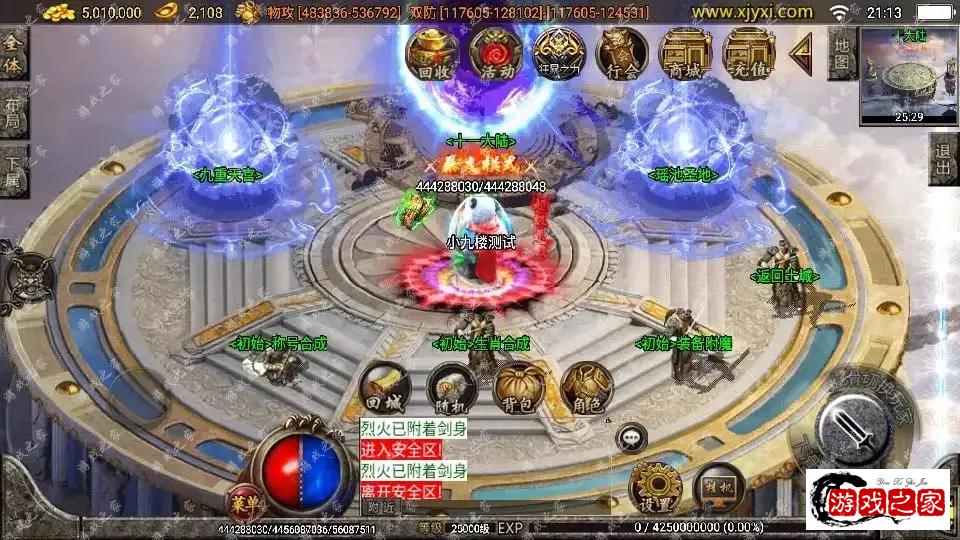
Task: Open the 充值 recharge screen
Action: click(748, 53)
